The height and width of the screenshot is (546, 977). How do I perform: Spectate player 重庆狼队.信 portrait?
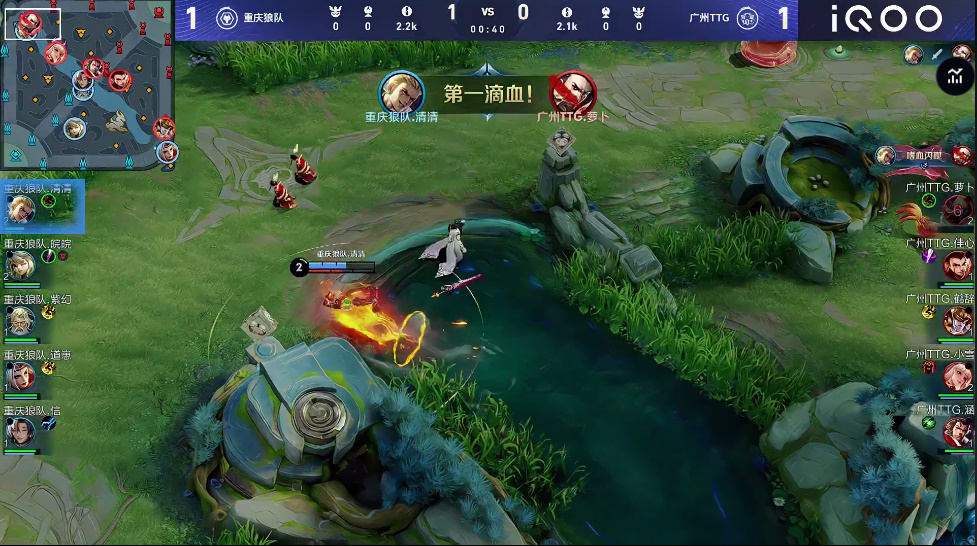(x=21, y=432)
